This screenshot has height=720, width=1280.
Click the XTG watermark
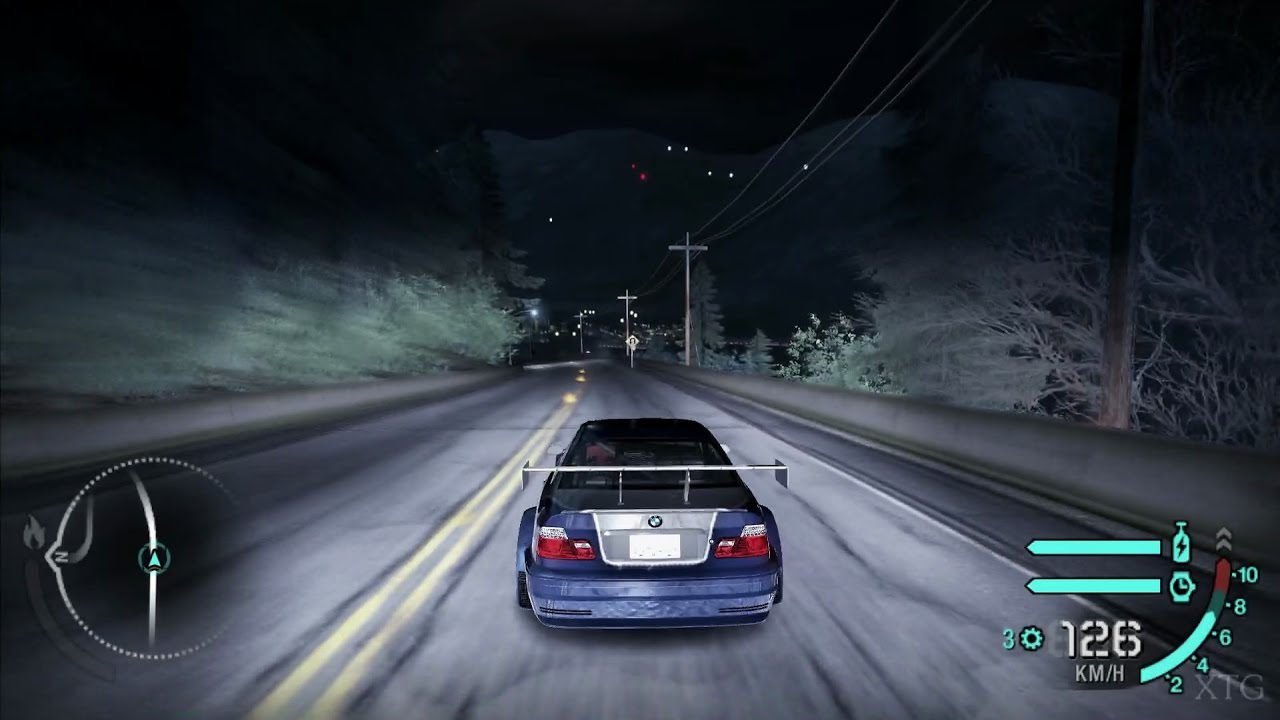(x=1230, y=687)
